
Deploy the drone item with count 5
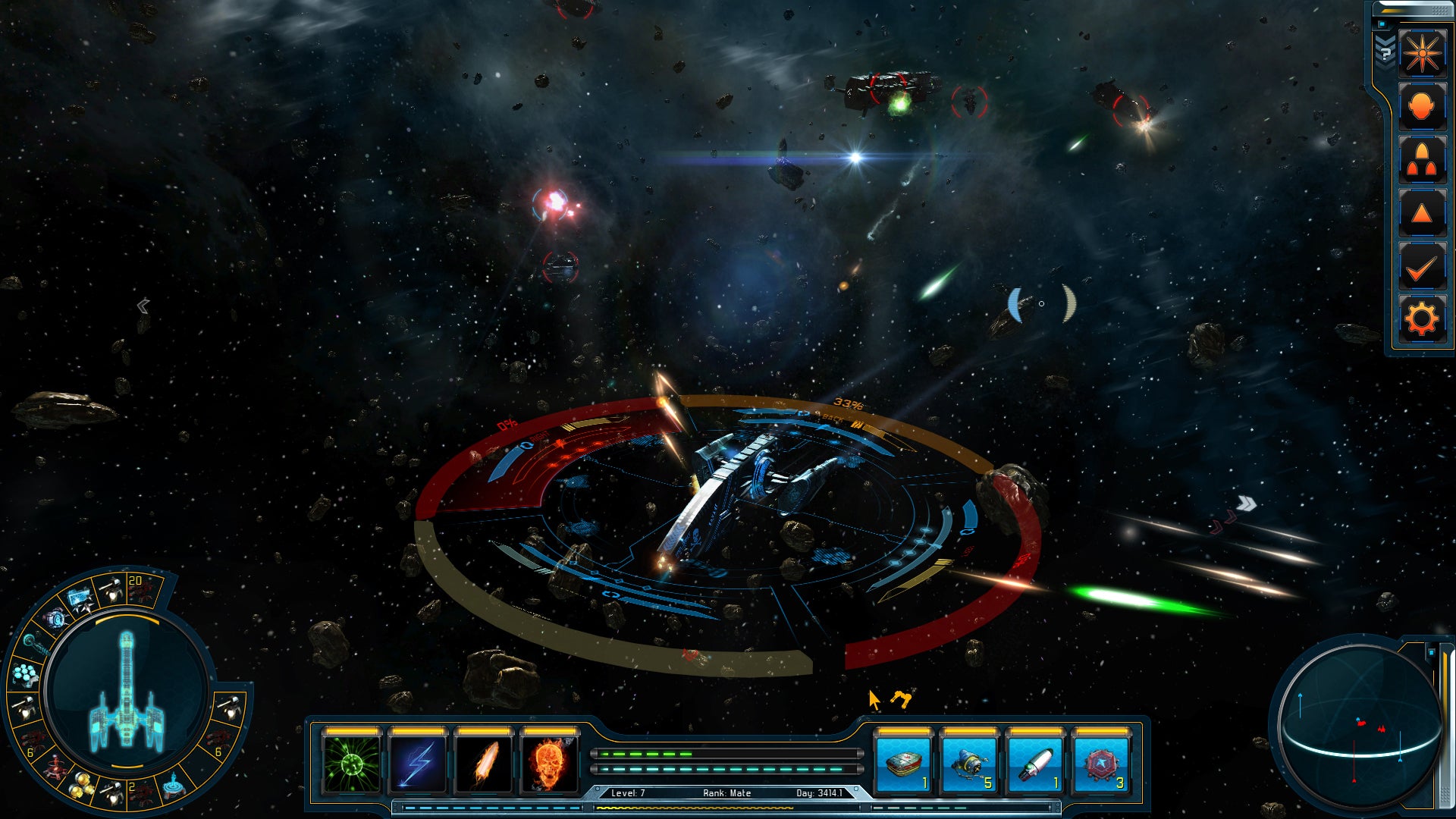[969, 766]
